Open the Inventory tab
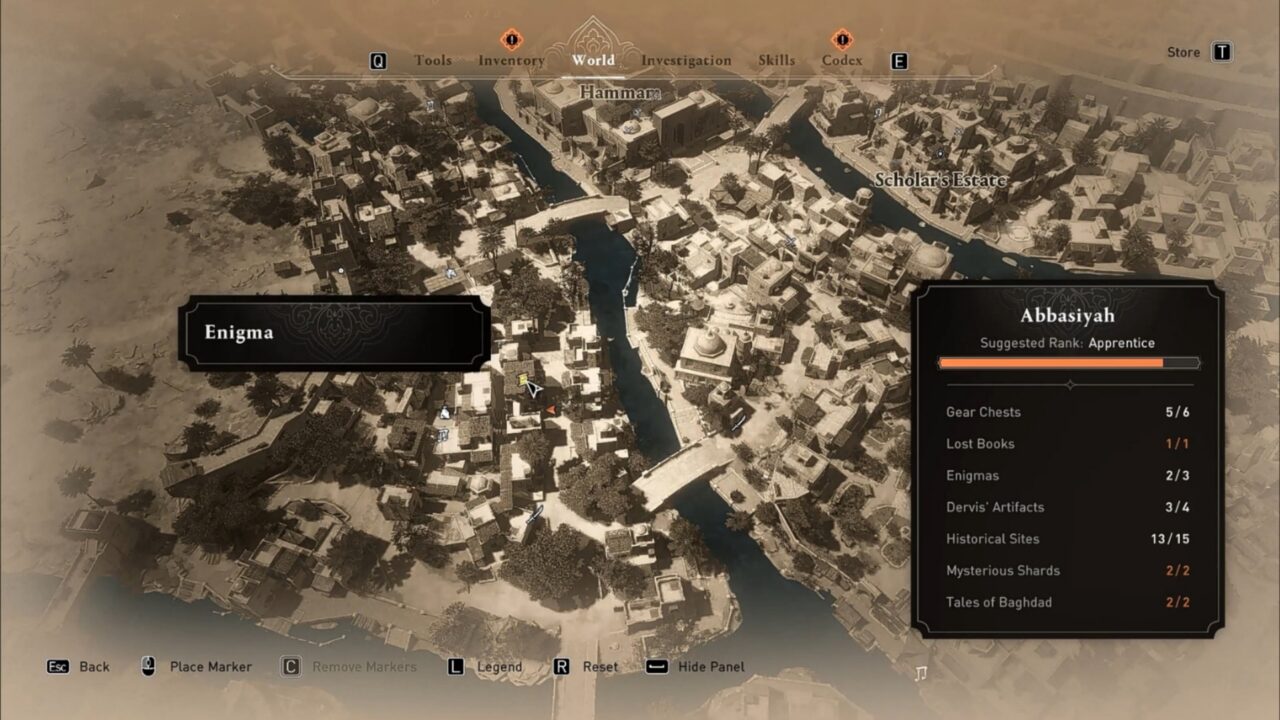1280x720 pixels. tap(513, 60)
